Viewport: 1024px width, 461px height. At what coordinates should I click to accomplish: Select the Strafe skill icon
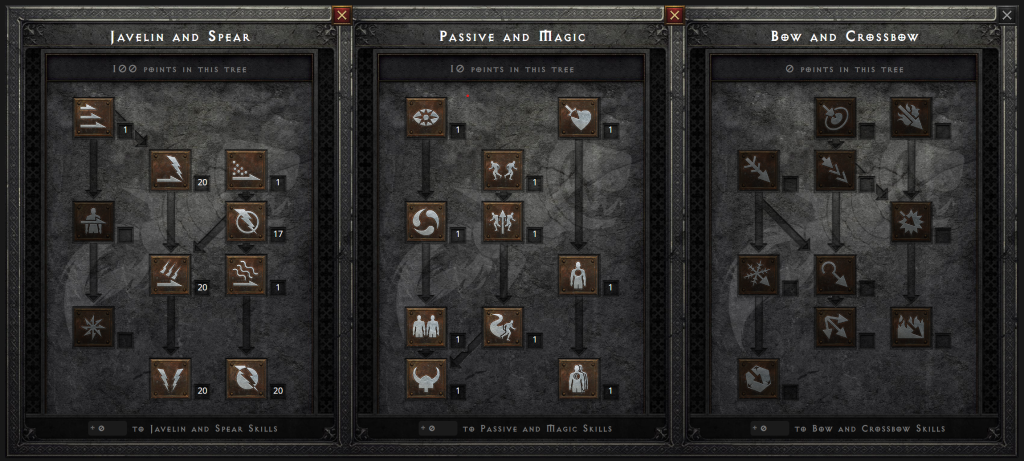click(835, 327)
